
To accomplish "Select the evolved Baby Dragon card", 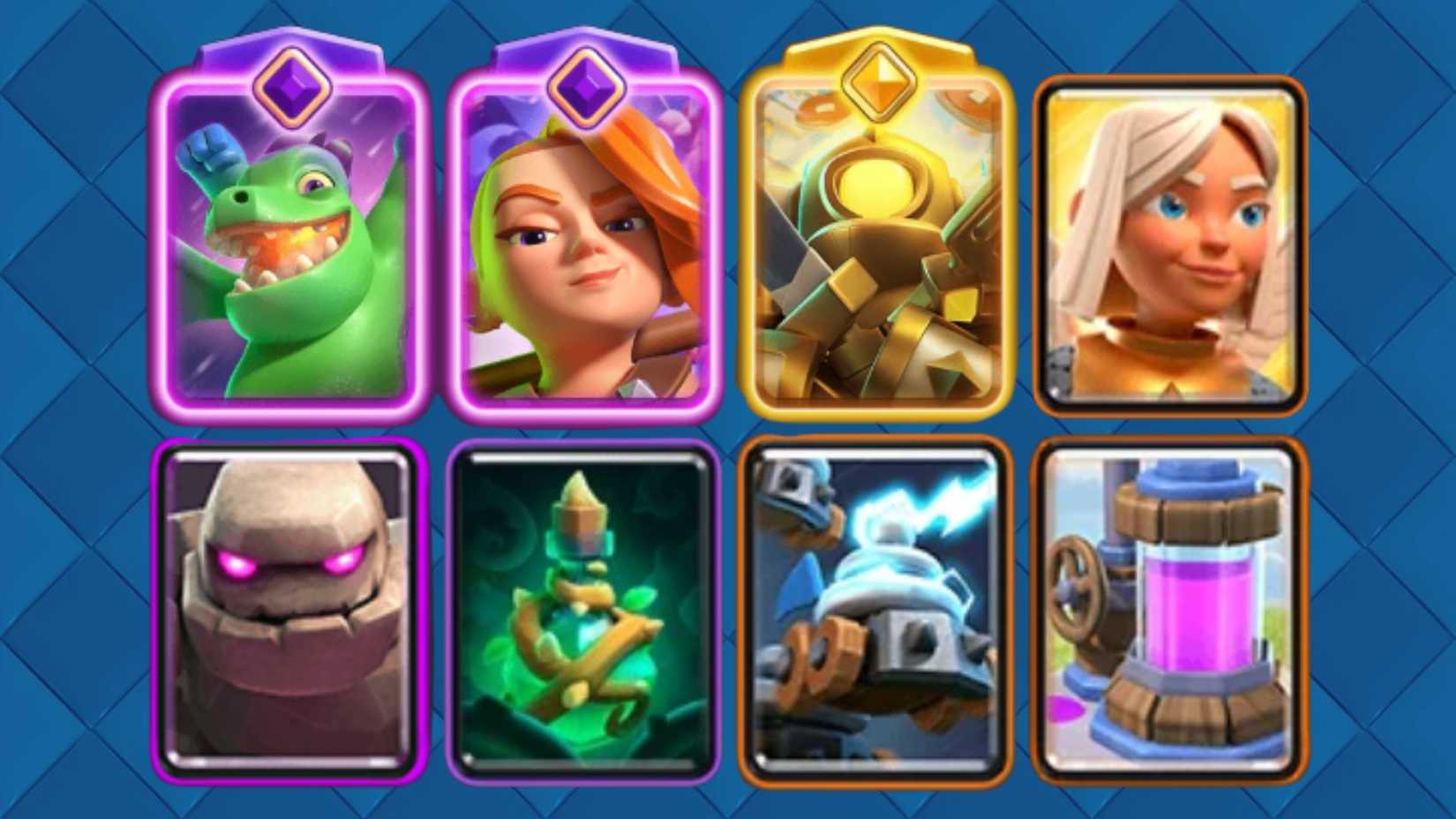I will pyautogui.click(x=291, y=256).
